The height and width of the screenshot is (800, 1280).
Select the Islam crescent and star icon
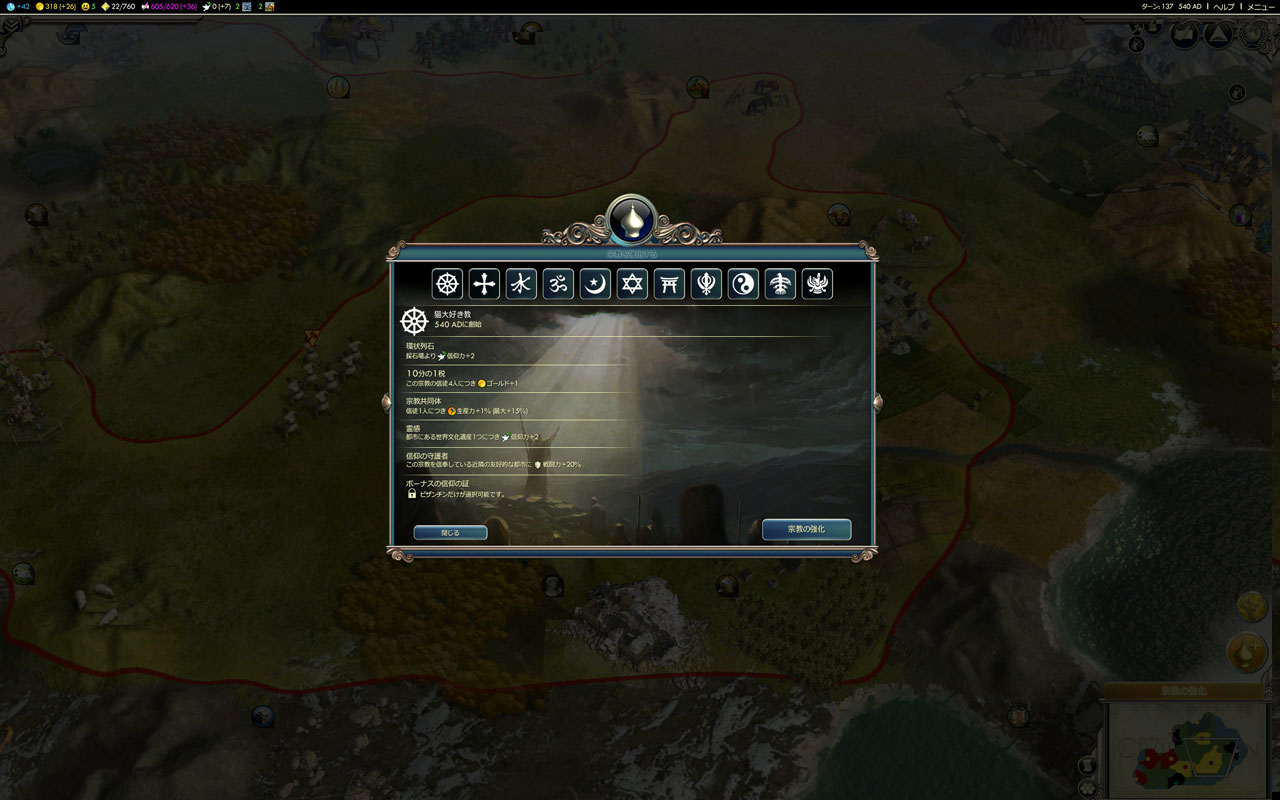pos(595,284)
